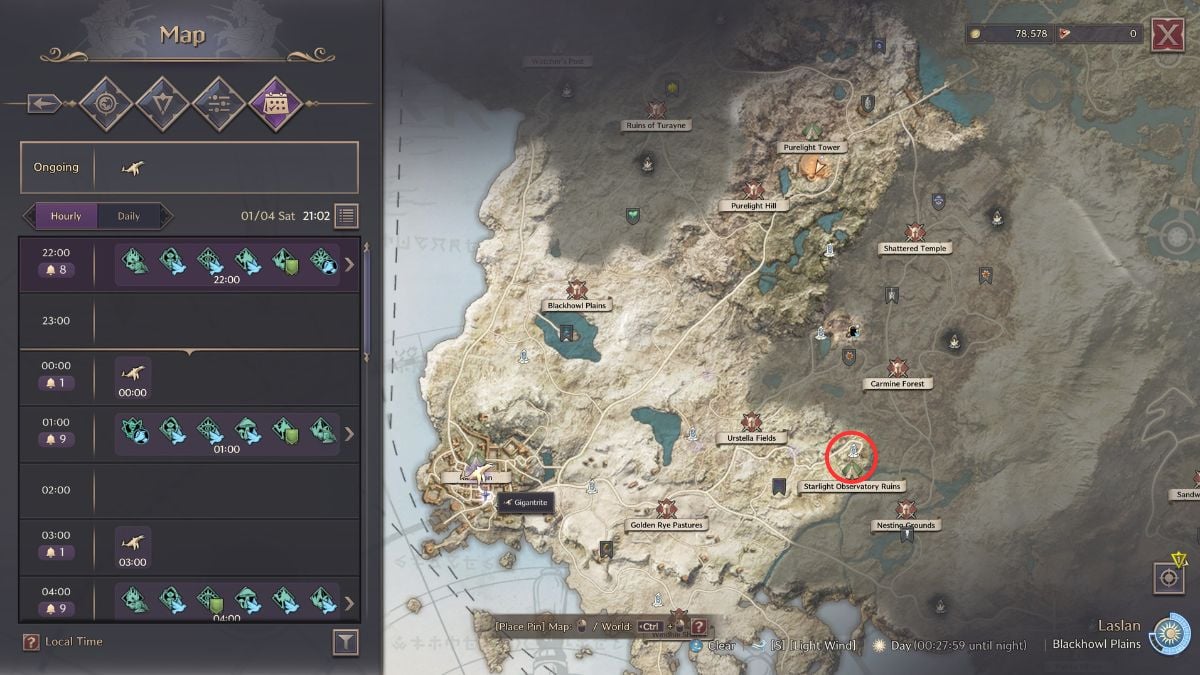
Task: Select the Ruins of Turayne marker
Action: [656, 110]
